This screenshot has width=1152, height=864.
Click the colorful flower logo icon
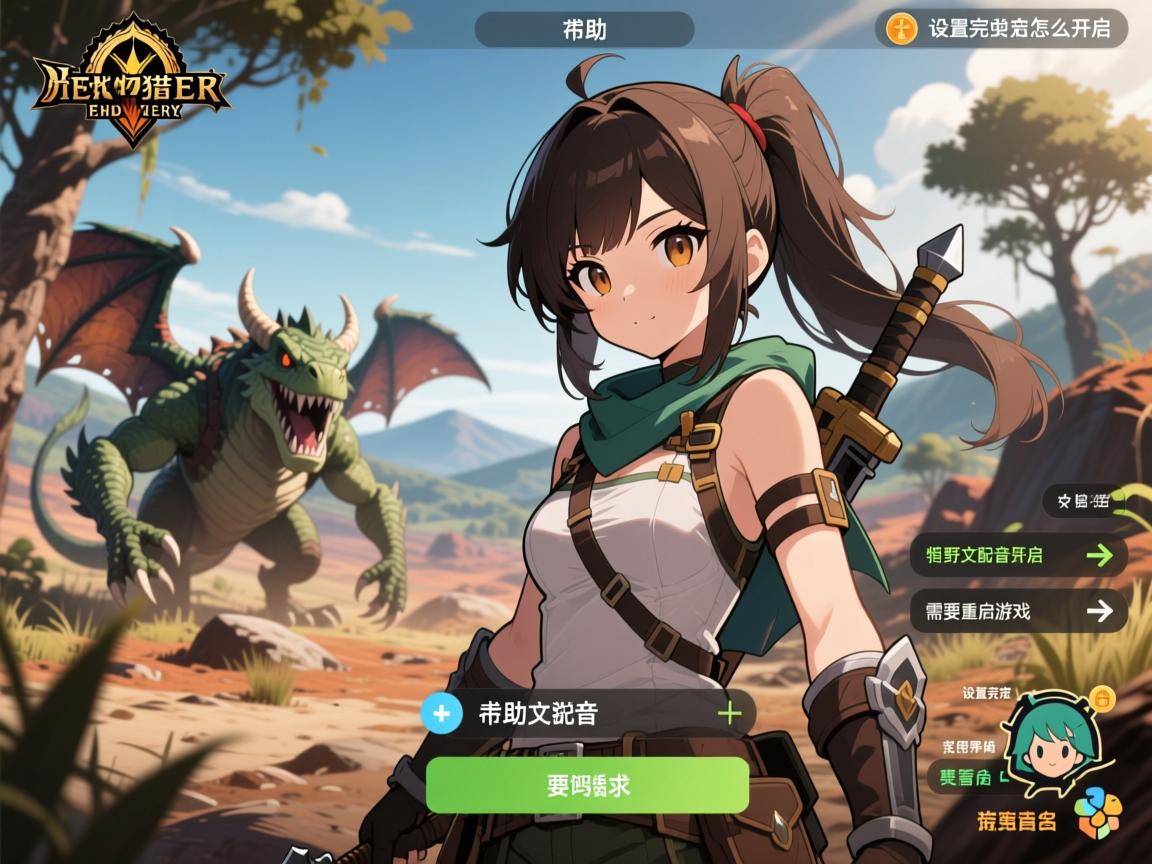1098,813
